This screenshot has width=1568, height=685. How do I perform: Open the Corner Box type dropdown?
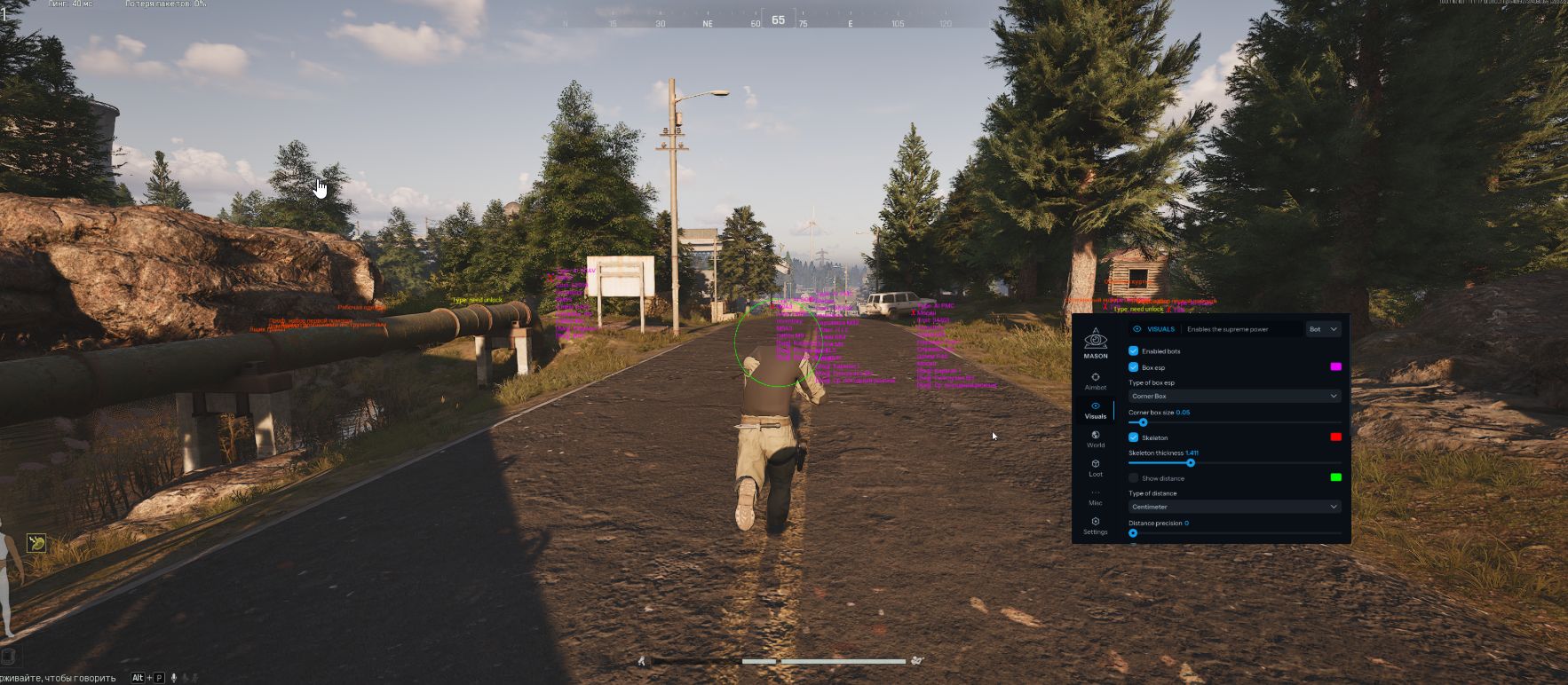[1234, 396]
